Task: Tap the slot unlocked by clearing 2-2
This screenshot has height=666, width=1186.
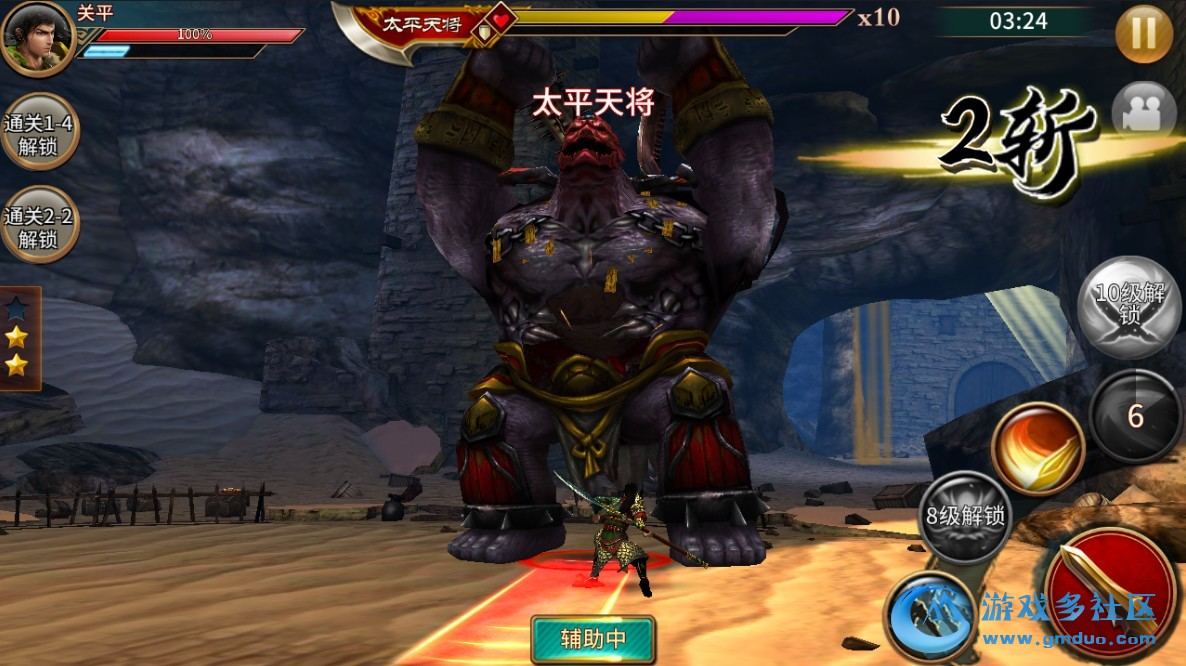Action: click(x=39, y=226)
